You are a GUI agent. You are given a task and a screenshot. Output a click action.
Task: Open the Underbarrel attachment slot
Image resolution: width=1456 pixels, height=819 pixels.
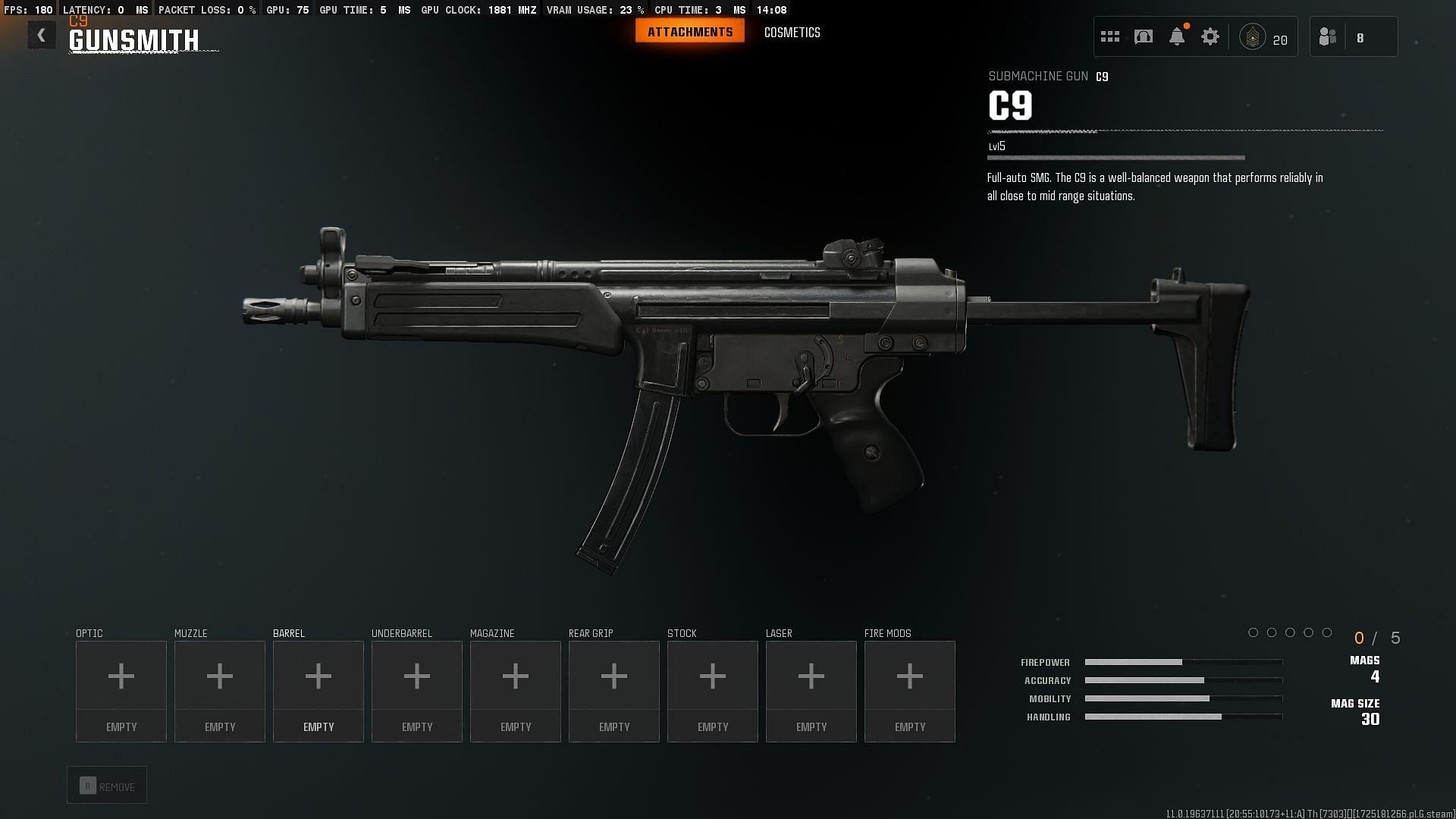(417, 690)
